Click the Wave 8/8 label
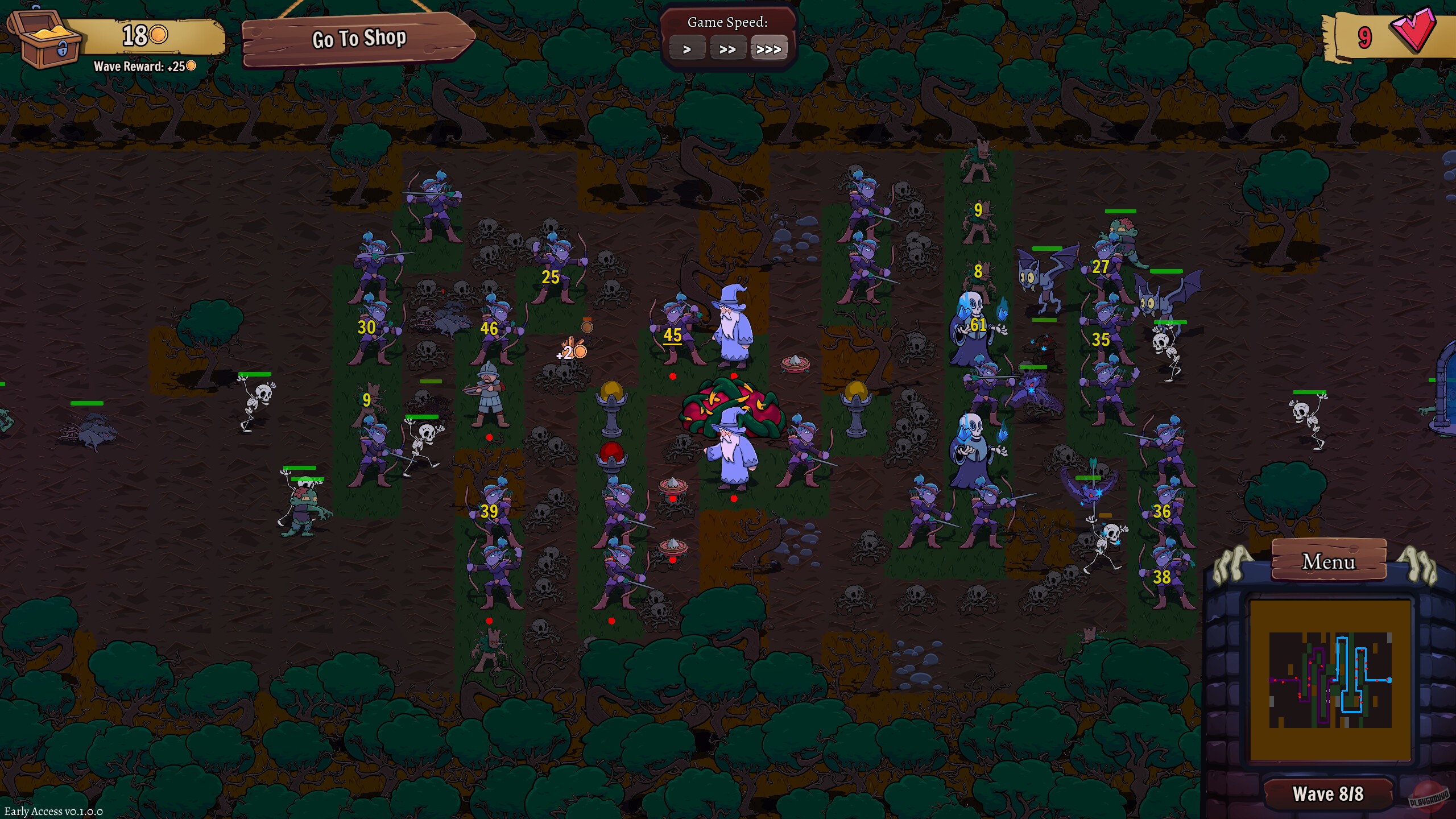Image resolution: width=1456 pixels, height=819 pixels. (1327, 793)
